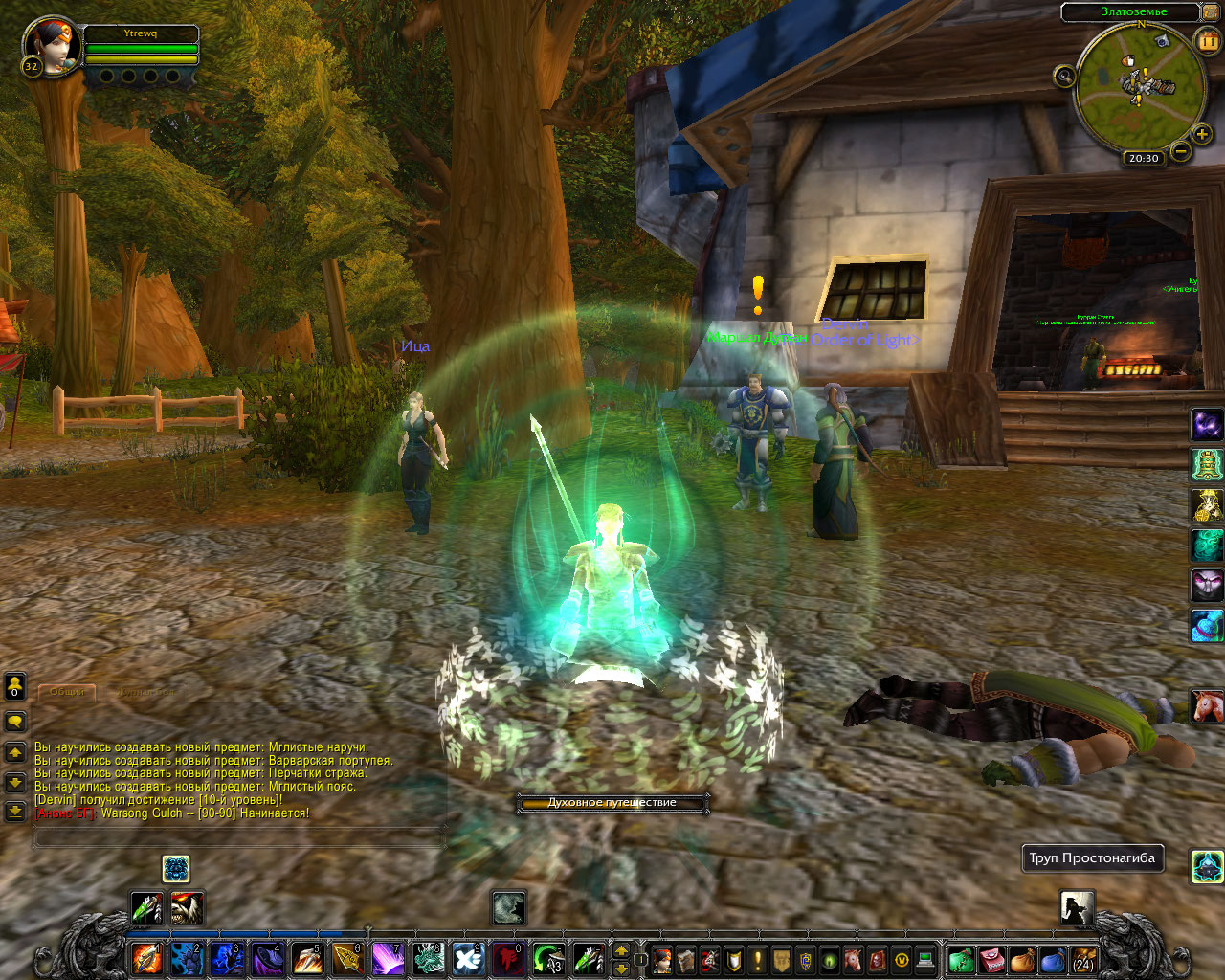This screenshot has height=980, width=1225.
Task: Zoom out the minimap with the minus button
Action: [1182, 151]
